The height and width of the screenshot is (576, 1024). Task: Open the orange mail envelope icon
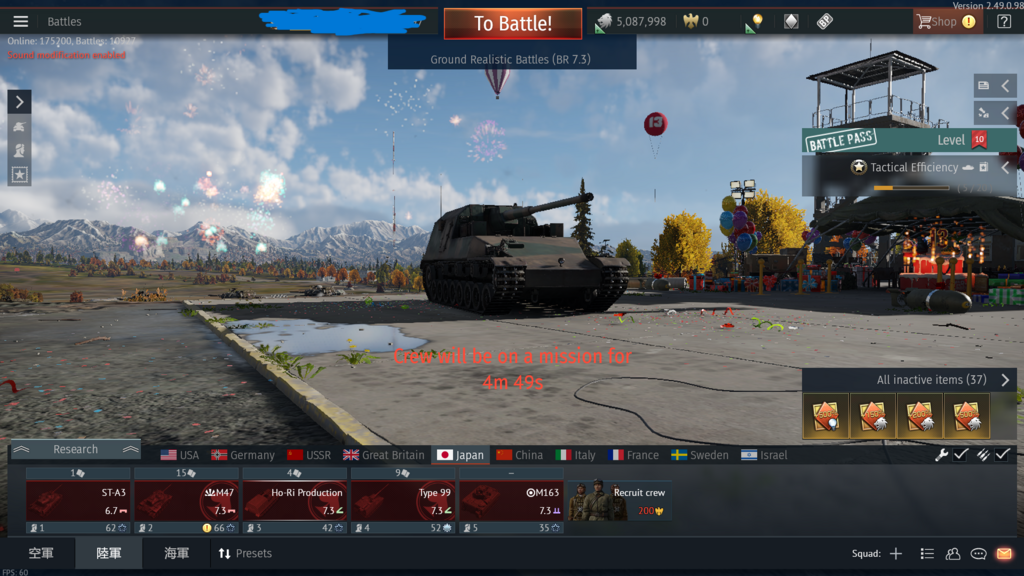[1004, 553]
